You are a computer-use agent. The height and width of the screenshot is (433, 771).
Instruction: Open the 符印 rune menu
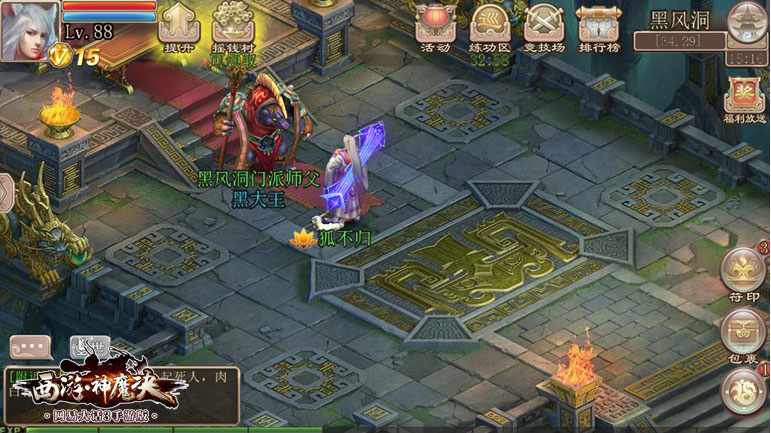(x=744, y=272)
